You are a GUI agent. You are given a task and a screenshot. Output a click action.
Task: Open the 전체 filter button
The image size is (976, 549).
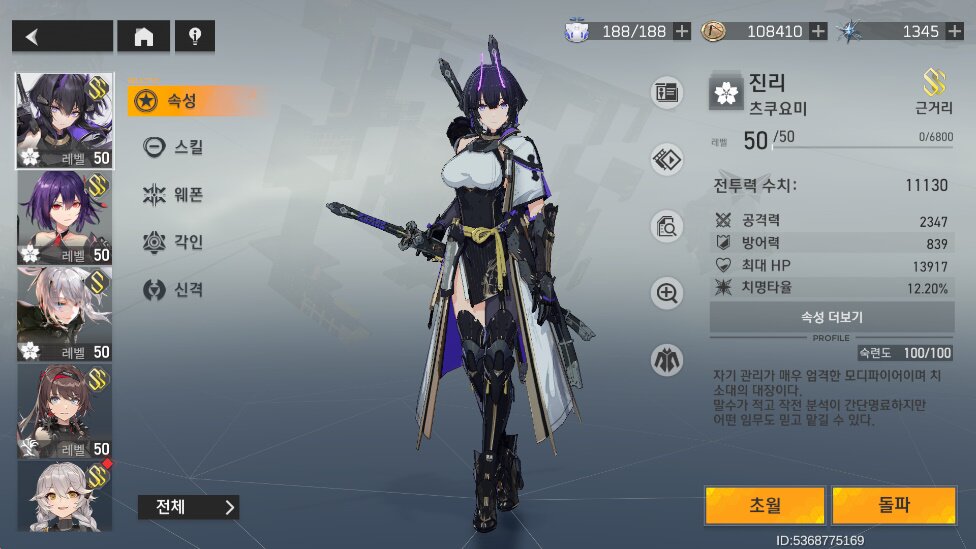188,507
